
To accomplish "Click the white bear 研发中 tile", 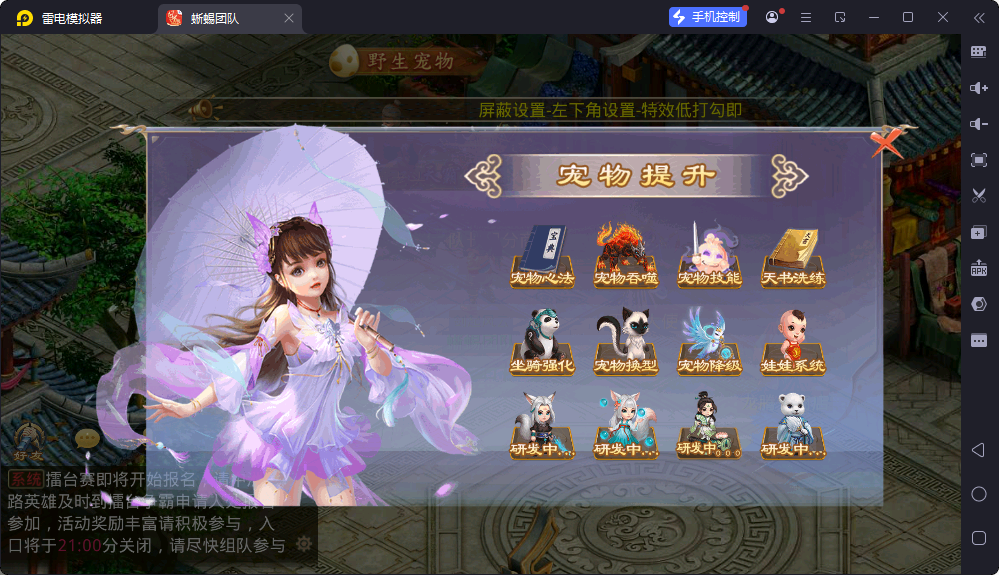I will (793, 427).
